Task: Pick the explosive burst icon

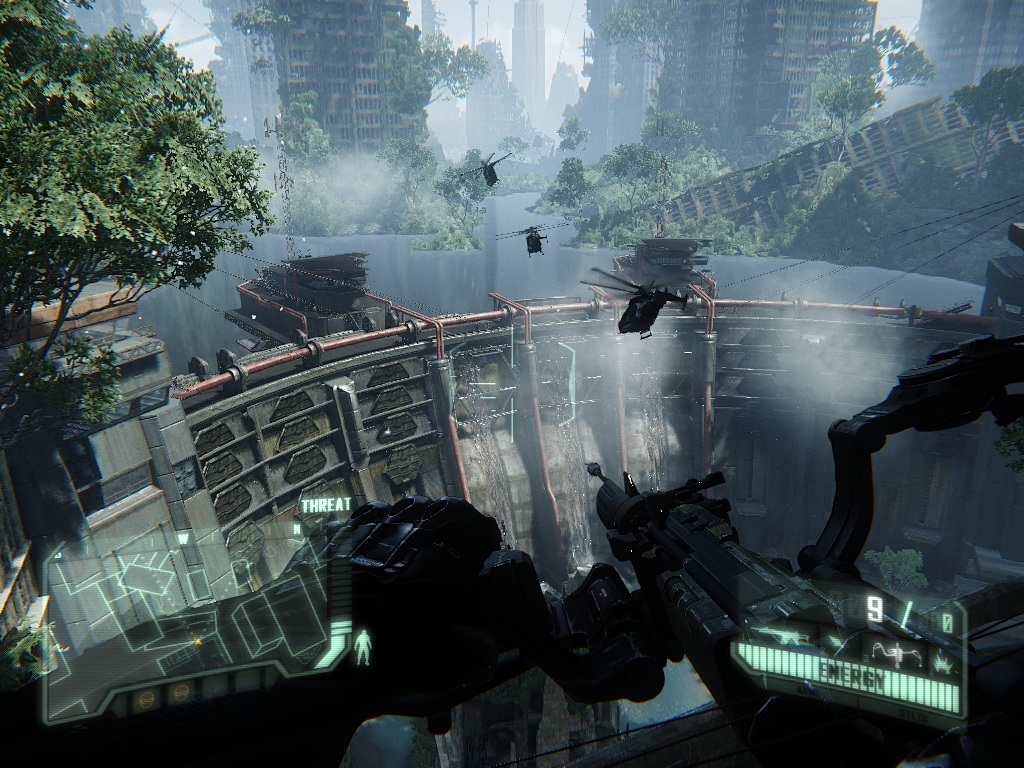Action: point(942,663)
